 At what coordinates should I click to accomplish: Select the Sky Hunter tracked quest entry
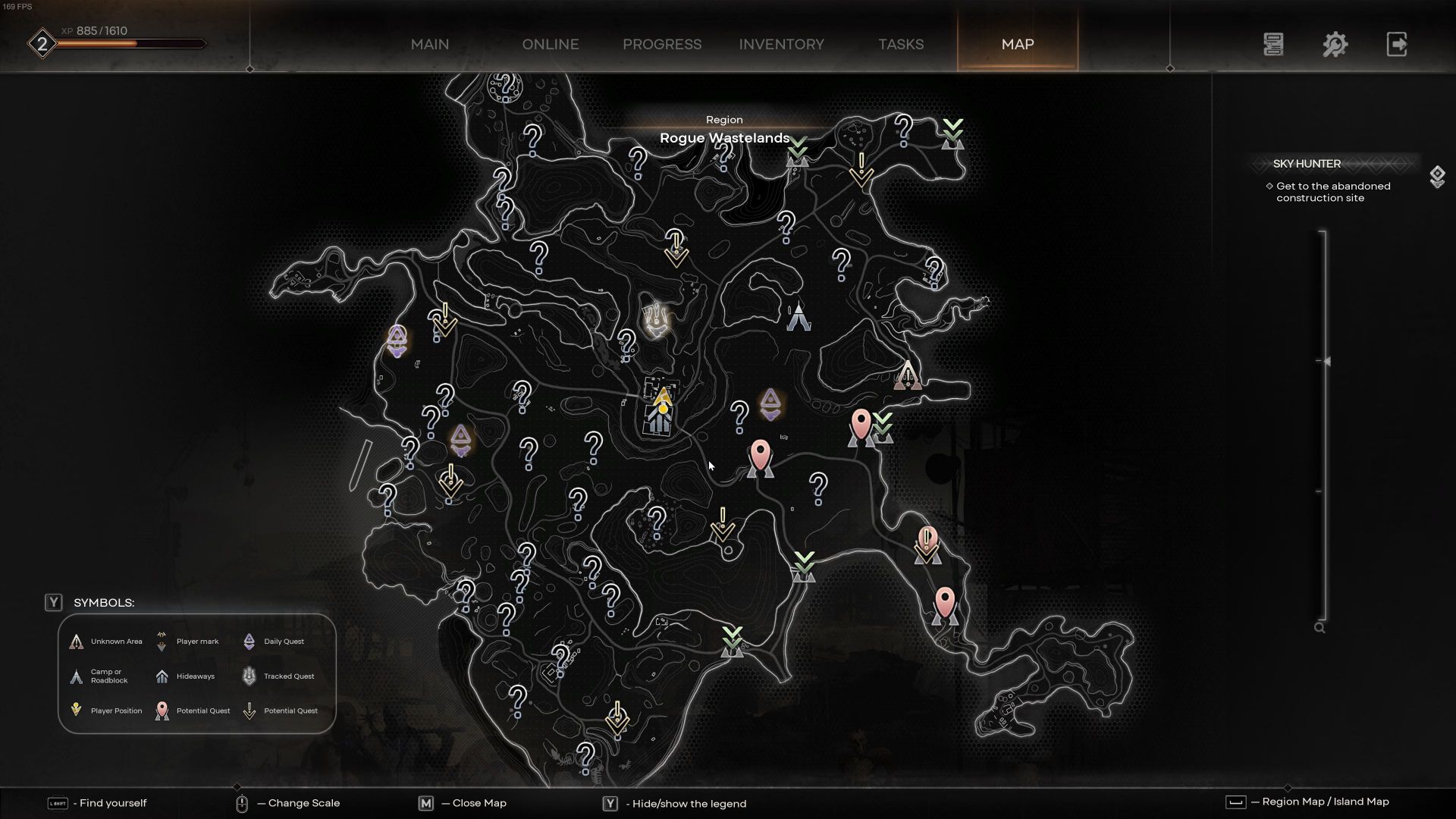coord(1307,164)
